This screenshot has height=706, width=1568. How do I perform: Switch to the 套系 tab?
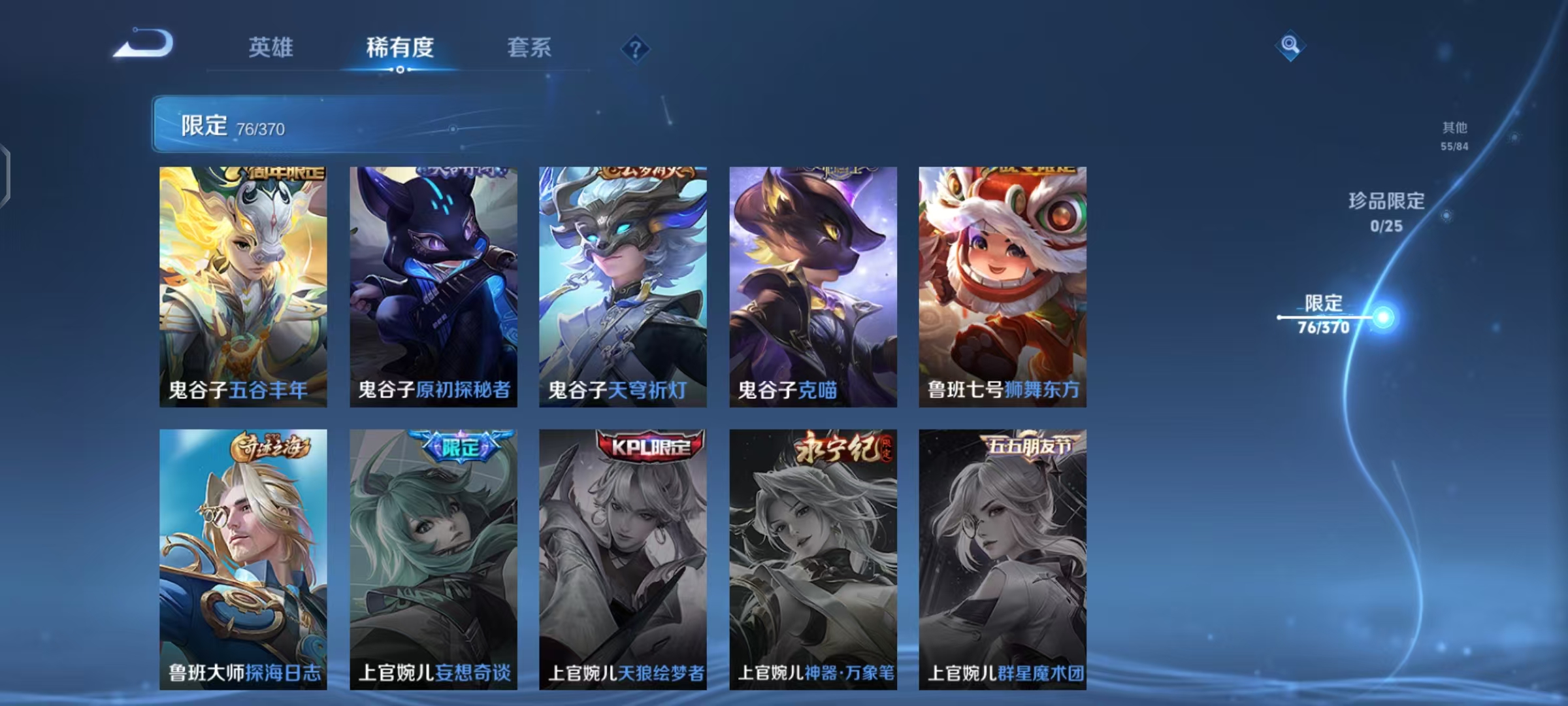pyautogui.click(x=528, y=48)
